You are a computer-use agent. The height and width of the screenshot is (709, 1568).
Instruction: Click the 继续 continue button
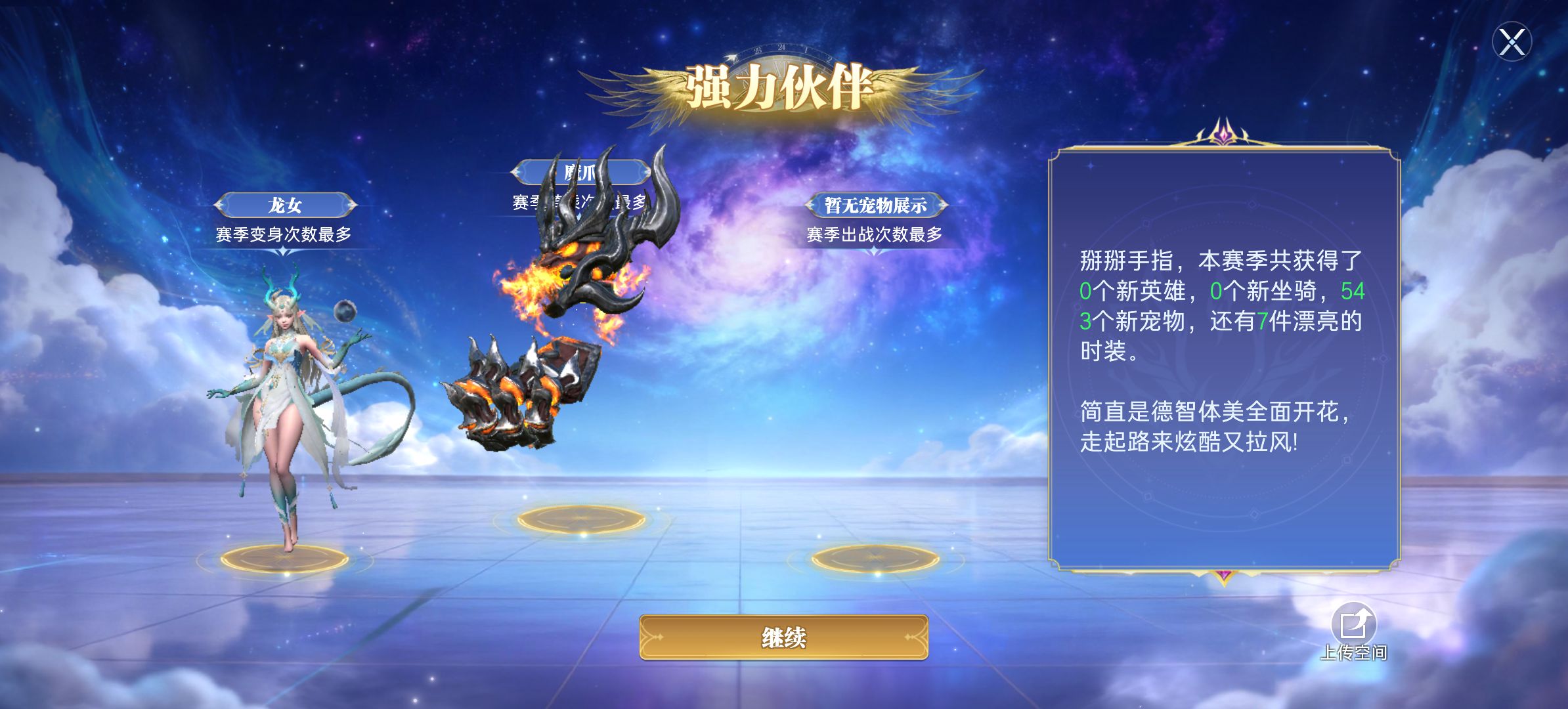(x=783, y=637)
